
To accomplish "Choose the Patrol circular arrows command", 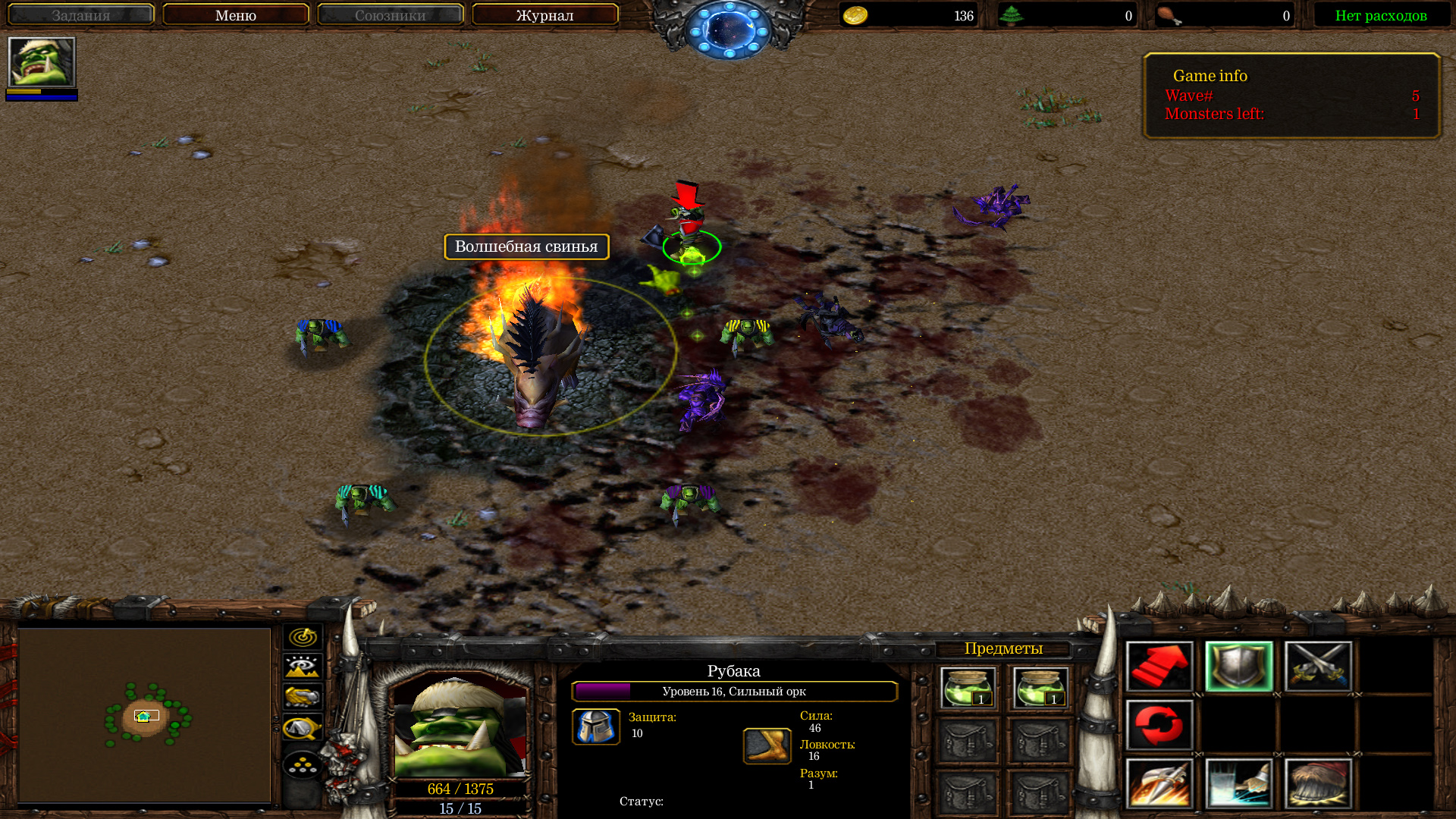I will point(1159,726).
